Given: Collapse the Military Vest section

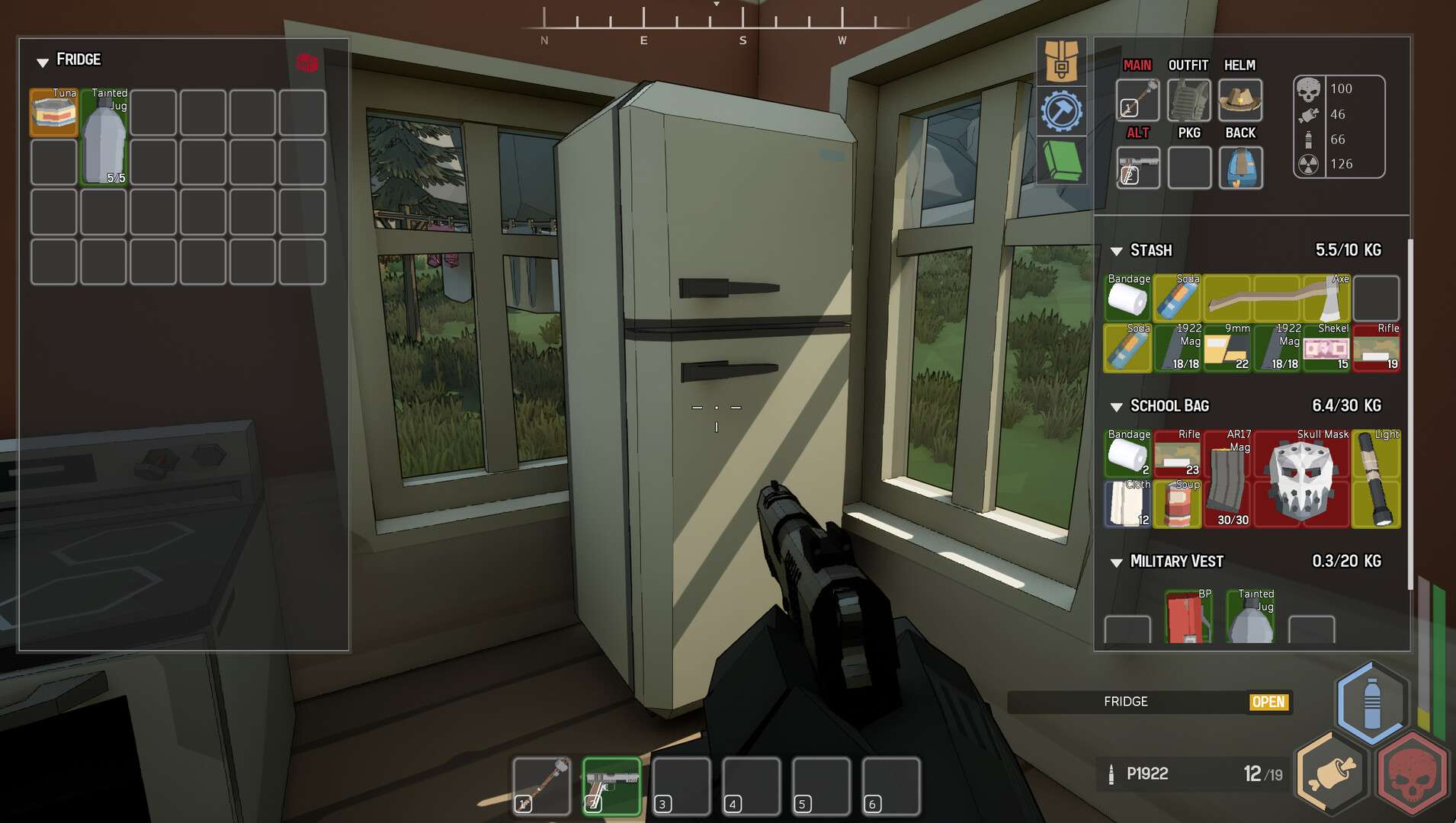Looking at the screenshot, I should (x=1117, y=562).
